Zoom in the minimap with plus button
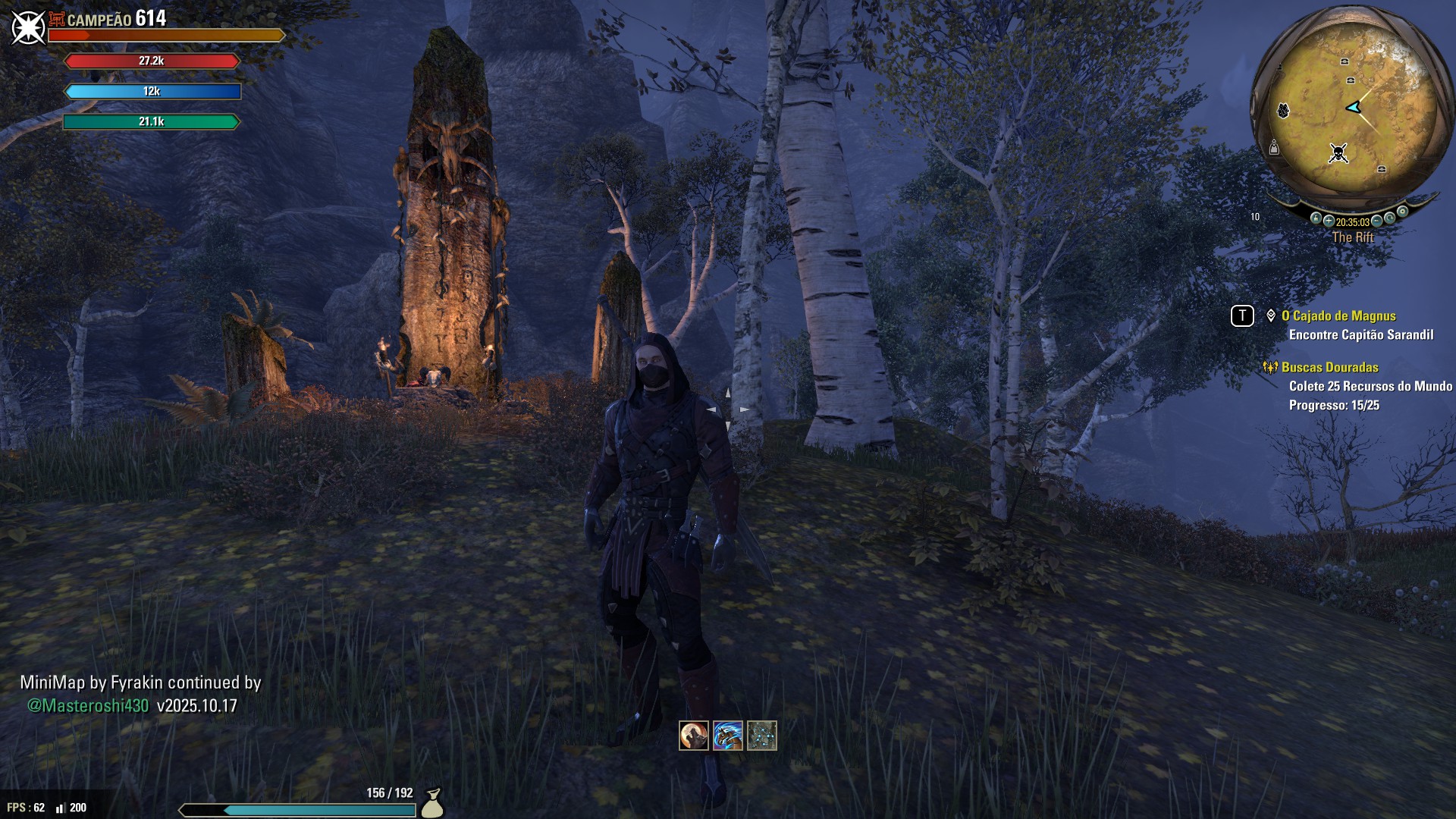Image resolution: width=1456 pixels, height=819 pixels. tap(1329, 221)
